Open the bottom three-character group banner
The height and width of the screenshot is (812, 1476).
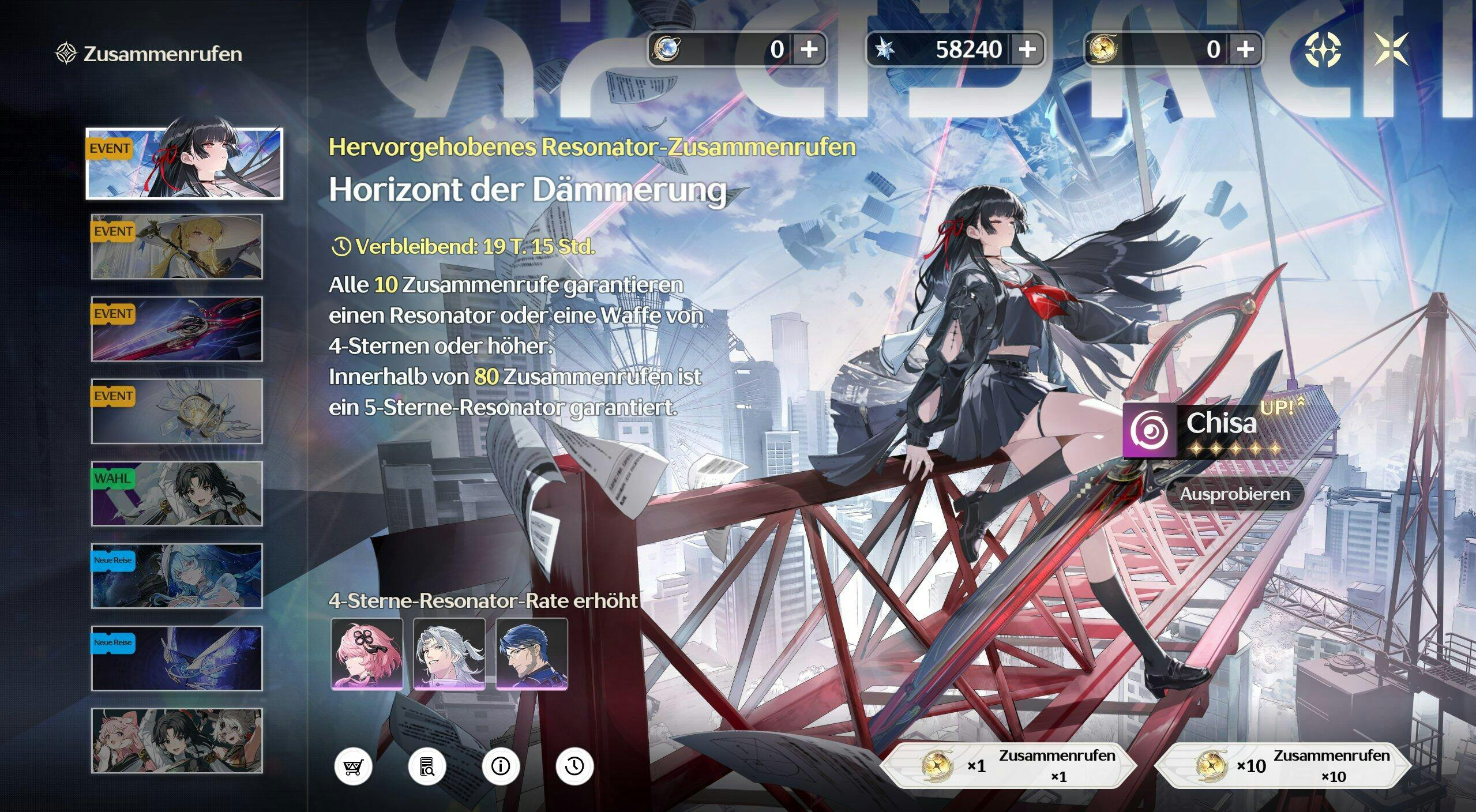[x=176, y=740]
